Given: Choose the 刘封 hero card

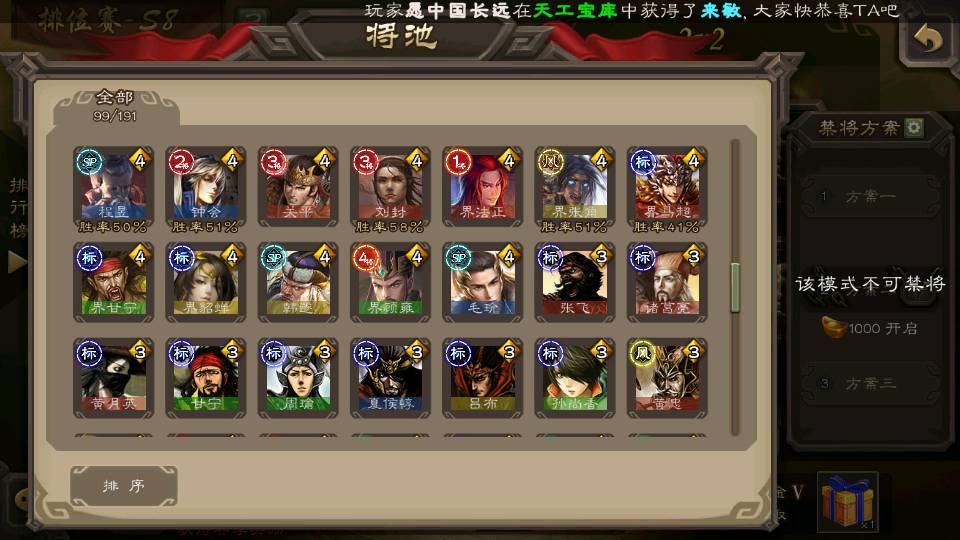Looking at the screenshot, I should coord(389,186).
